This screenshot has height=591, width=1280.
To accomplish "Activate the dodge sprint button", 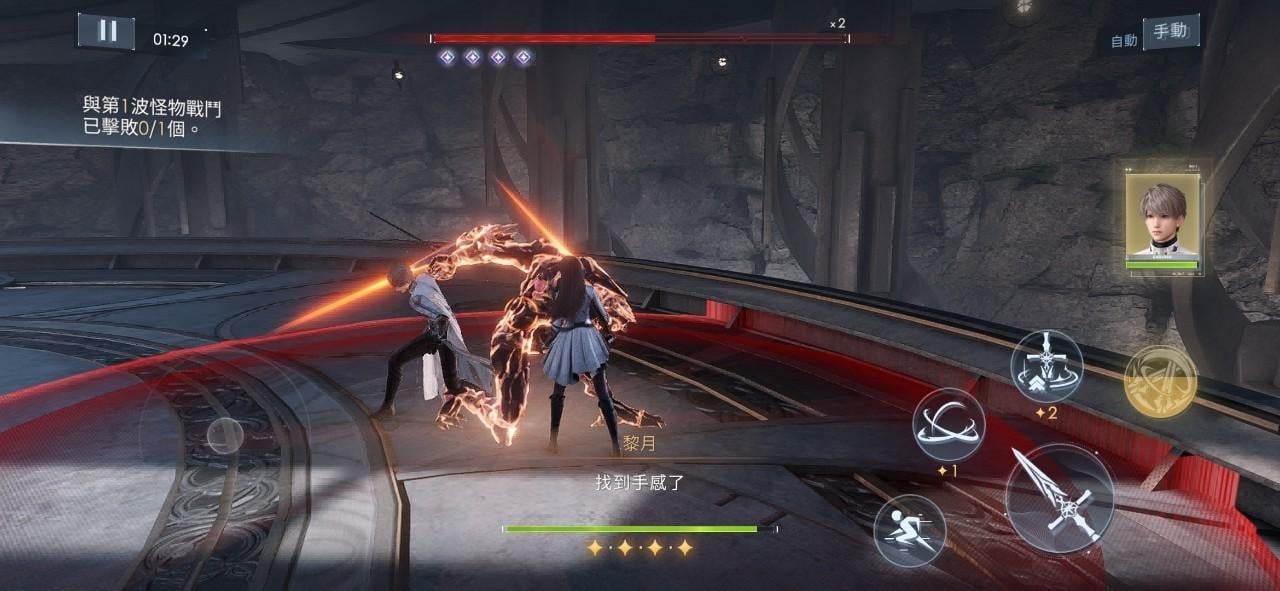I will coord(910,530).
